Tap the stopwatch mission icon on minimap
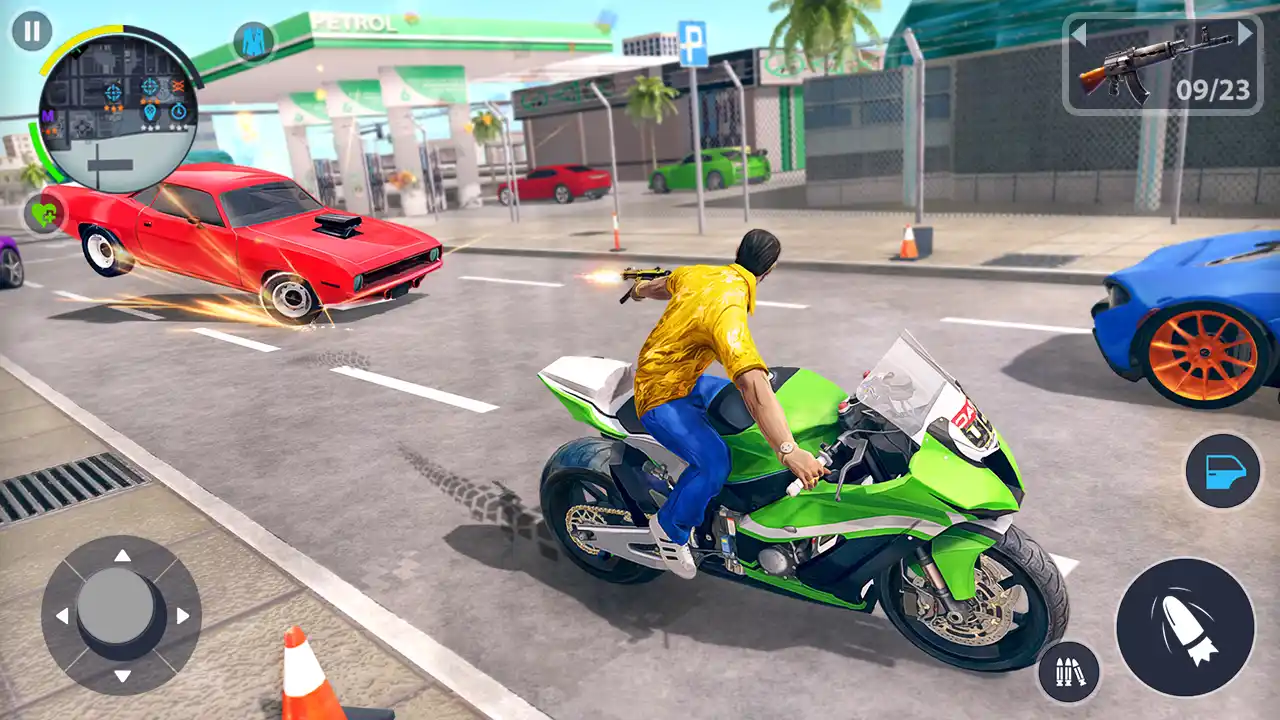The image size is (1280, 720). tap(178, 112)
